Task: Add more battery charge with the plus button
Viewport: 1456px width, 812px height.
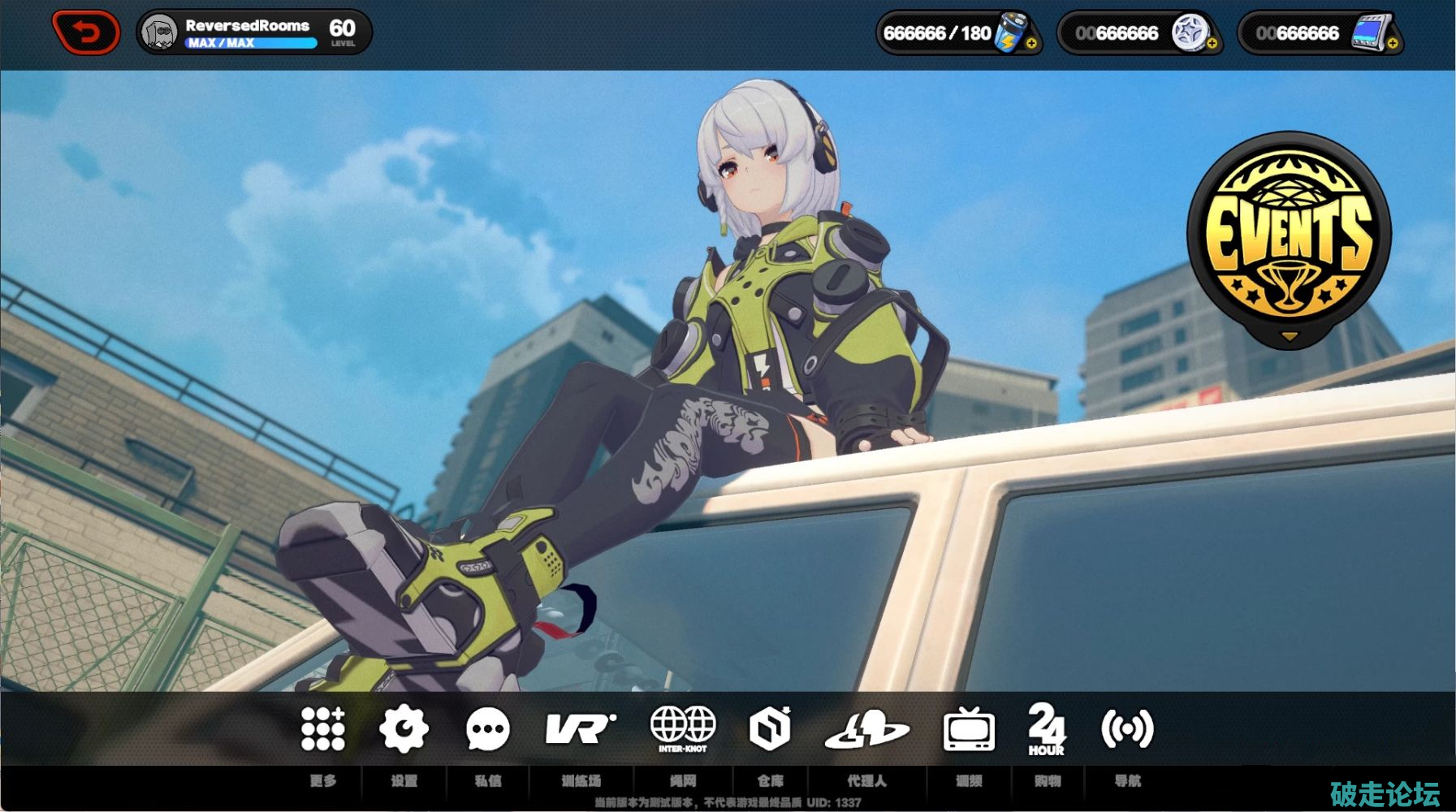Action: pos(1031,44)
